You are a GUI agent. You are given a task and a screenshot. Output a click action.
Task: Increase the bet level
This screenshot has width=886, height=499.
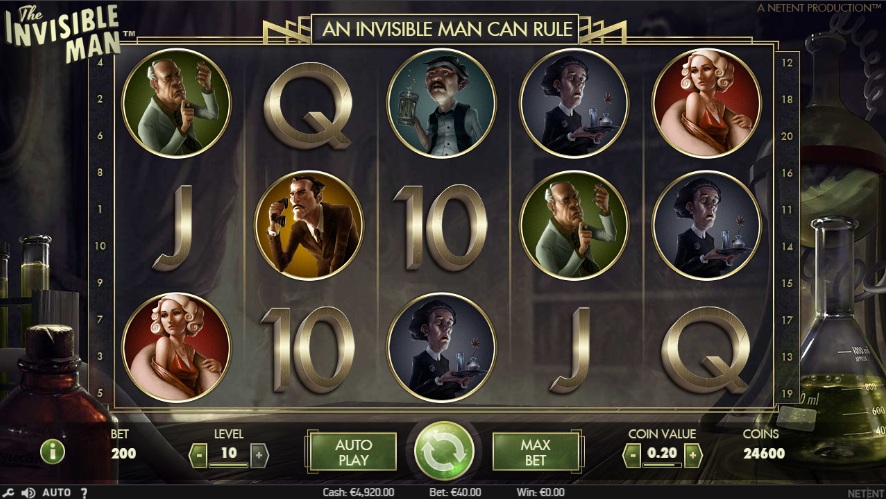click(260, 454)
